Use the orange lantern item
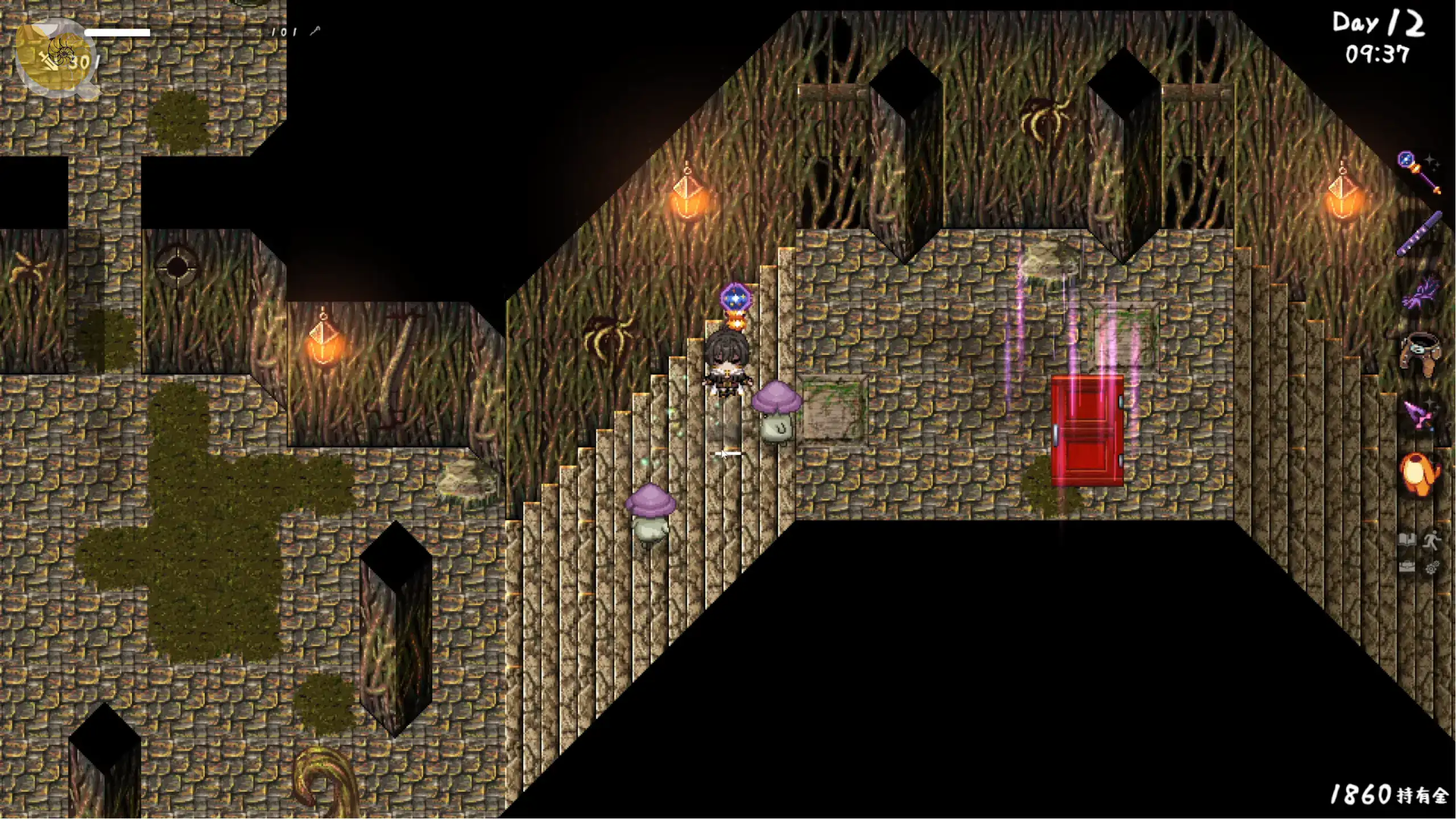 [x=1418, y=474]
